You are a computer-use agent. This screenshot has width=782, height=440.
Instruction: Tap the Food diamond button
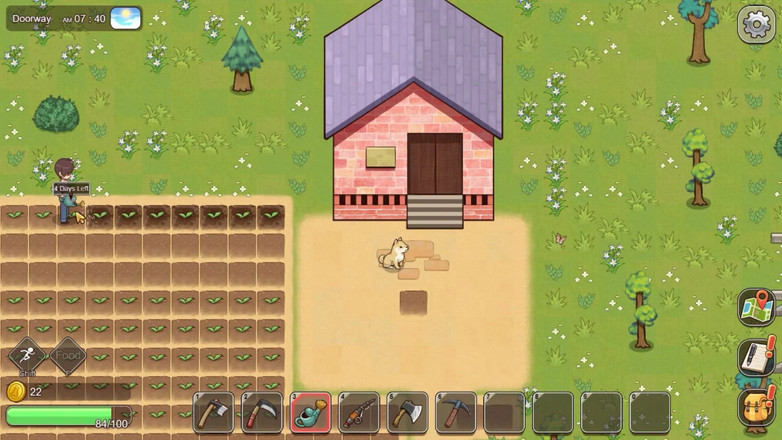[x=68, y=356]
